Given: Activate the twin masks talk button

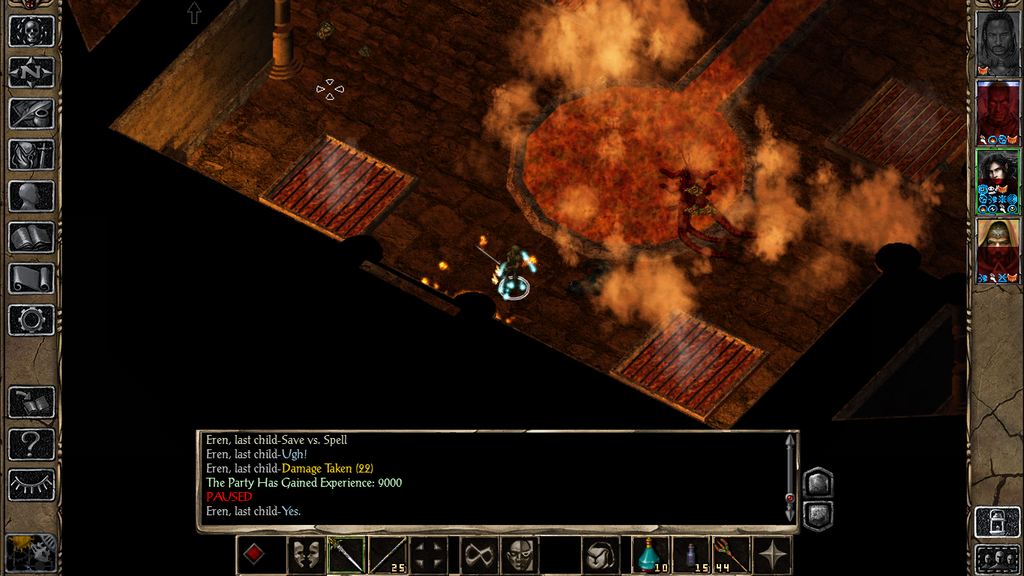Looking at the screenshot, I should [305, 555].
